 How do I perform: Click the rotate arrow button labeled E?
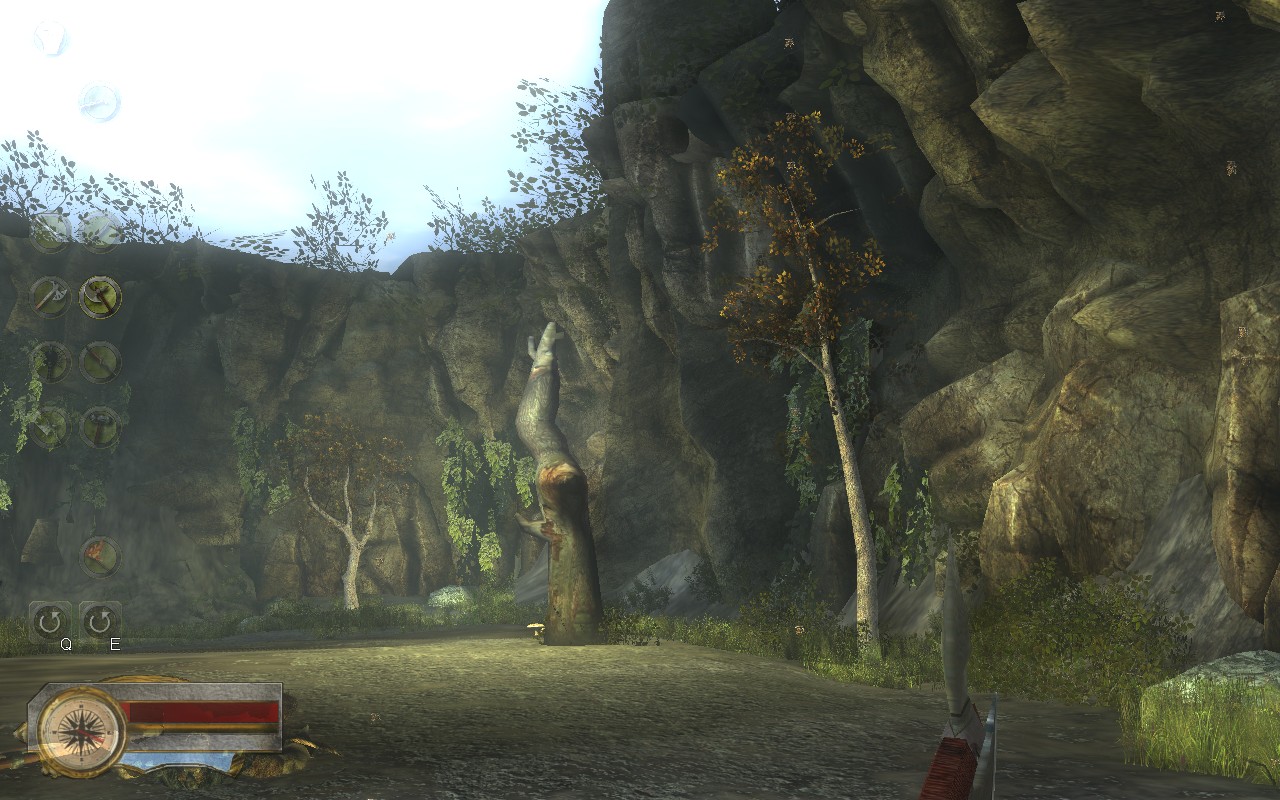(x=100, y=622)
